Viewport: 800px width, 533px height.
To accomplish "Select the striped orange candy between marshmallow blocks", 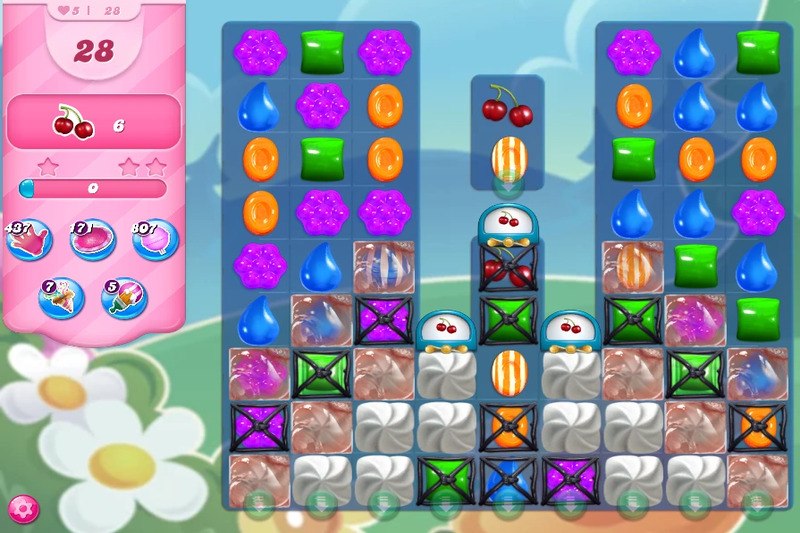I will pyautogui.click(x=508, y=372).
